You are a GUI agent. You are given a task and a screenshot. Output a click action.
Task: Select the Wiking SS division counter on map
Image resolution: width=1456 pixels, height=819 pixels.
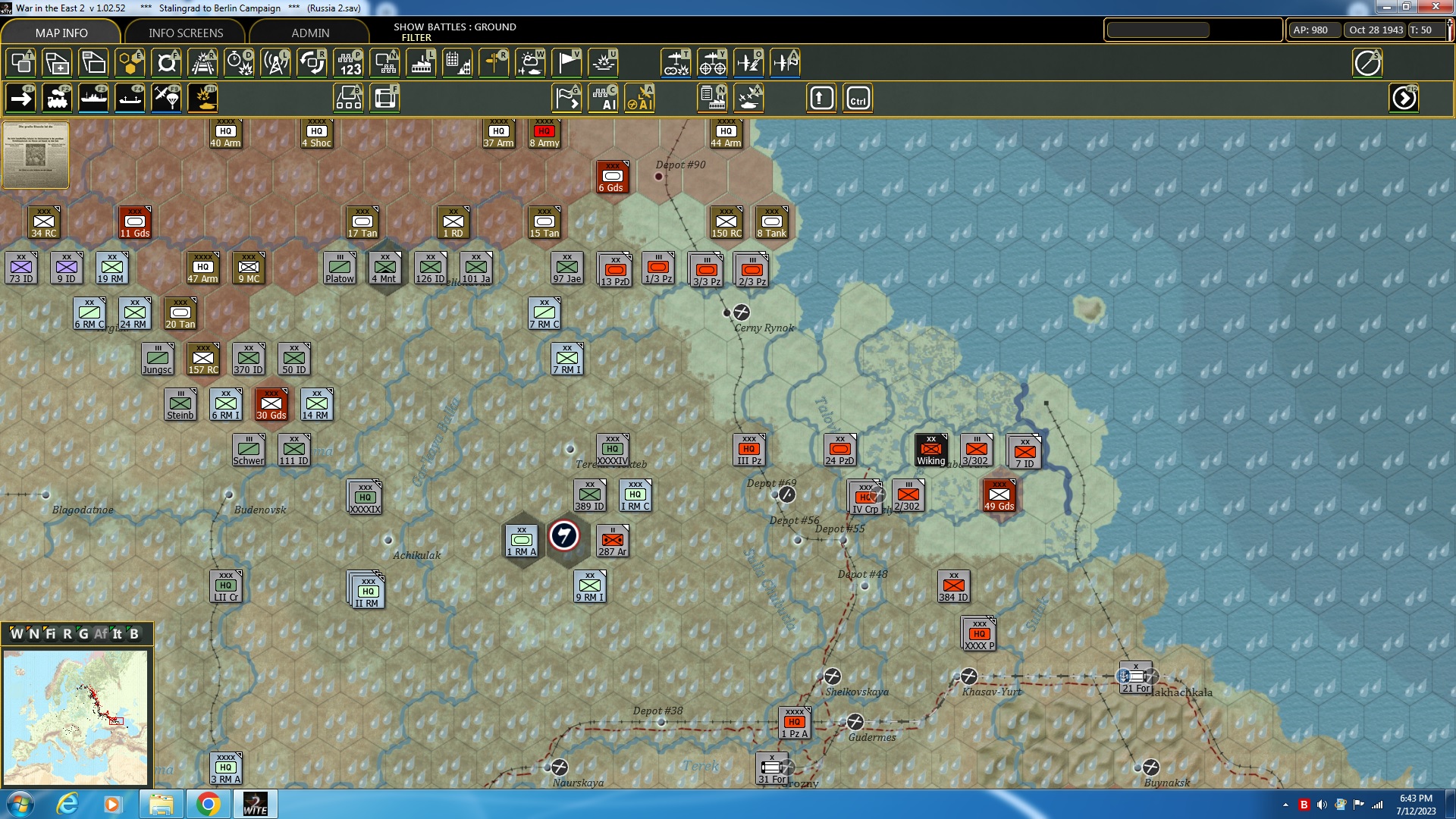coord(931,450)
